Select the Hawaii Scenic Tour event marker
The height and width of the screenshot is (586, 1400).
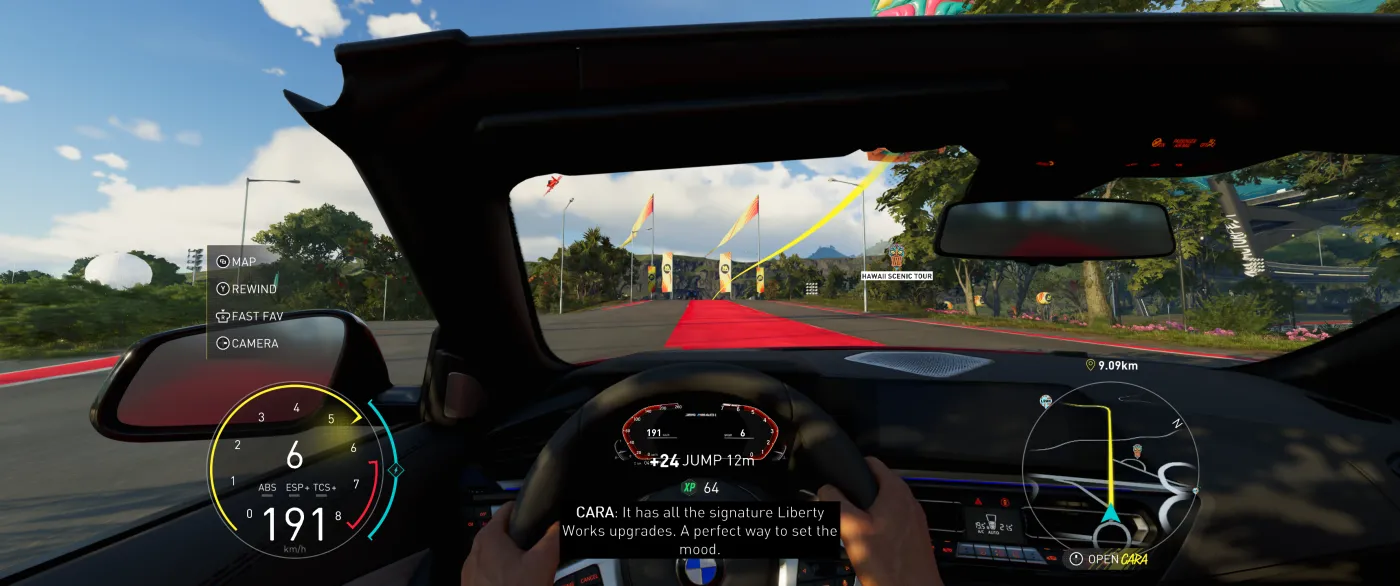click(896, 259)
